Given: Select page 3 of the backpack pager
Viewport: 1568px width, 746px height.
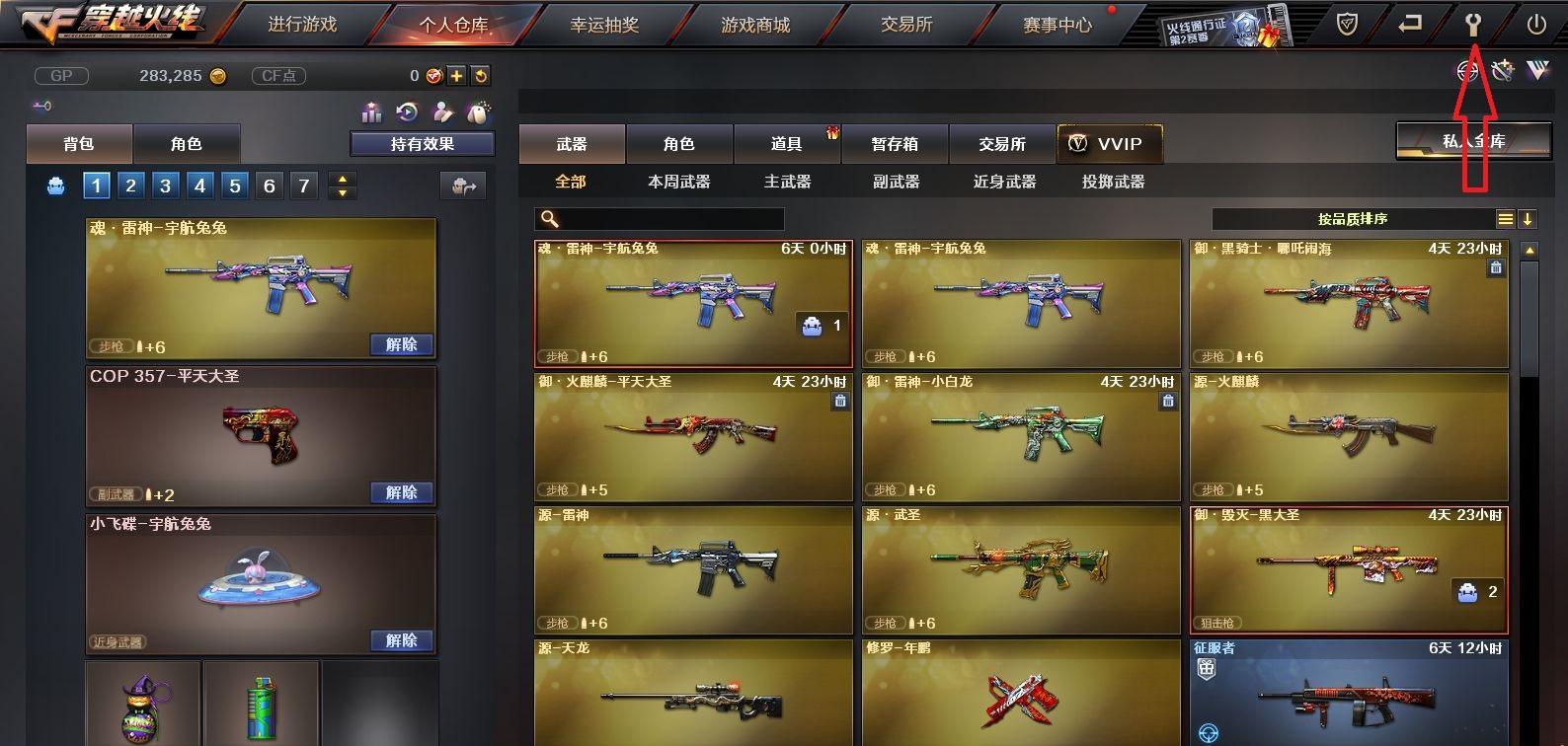Looking at the screenshot, I should pos(165,186).
